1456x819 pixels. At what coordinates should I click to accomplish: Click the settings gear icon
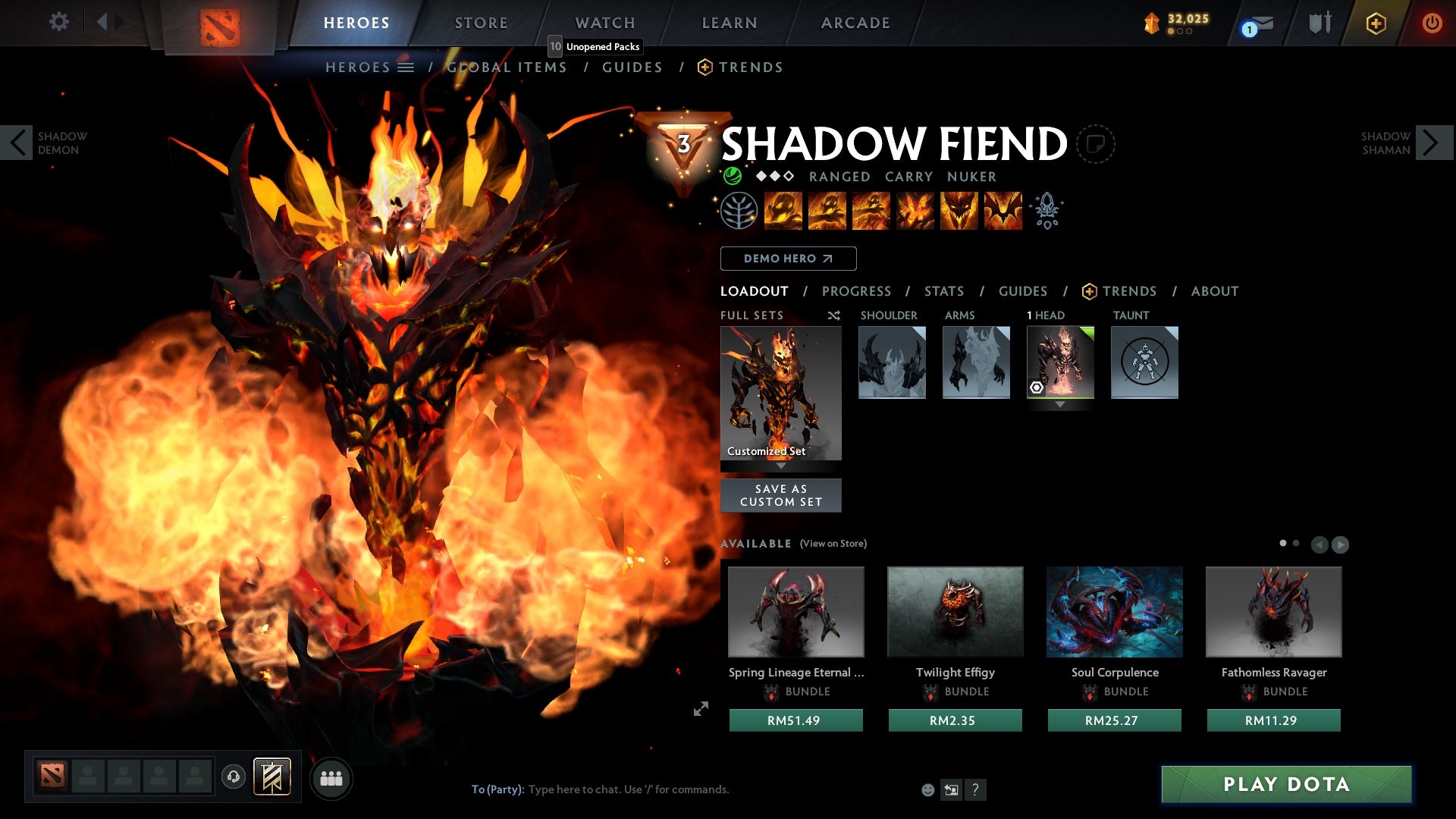tap(59, 22)
